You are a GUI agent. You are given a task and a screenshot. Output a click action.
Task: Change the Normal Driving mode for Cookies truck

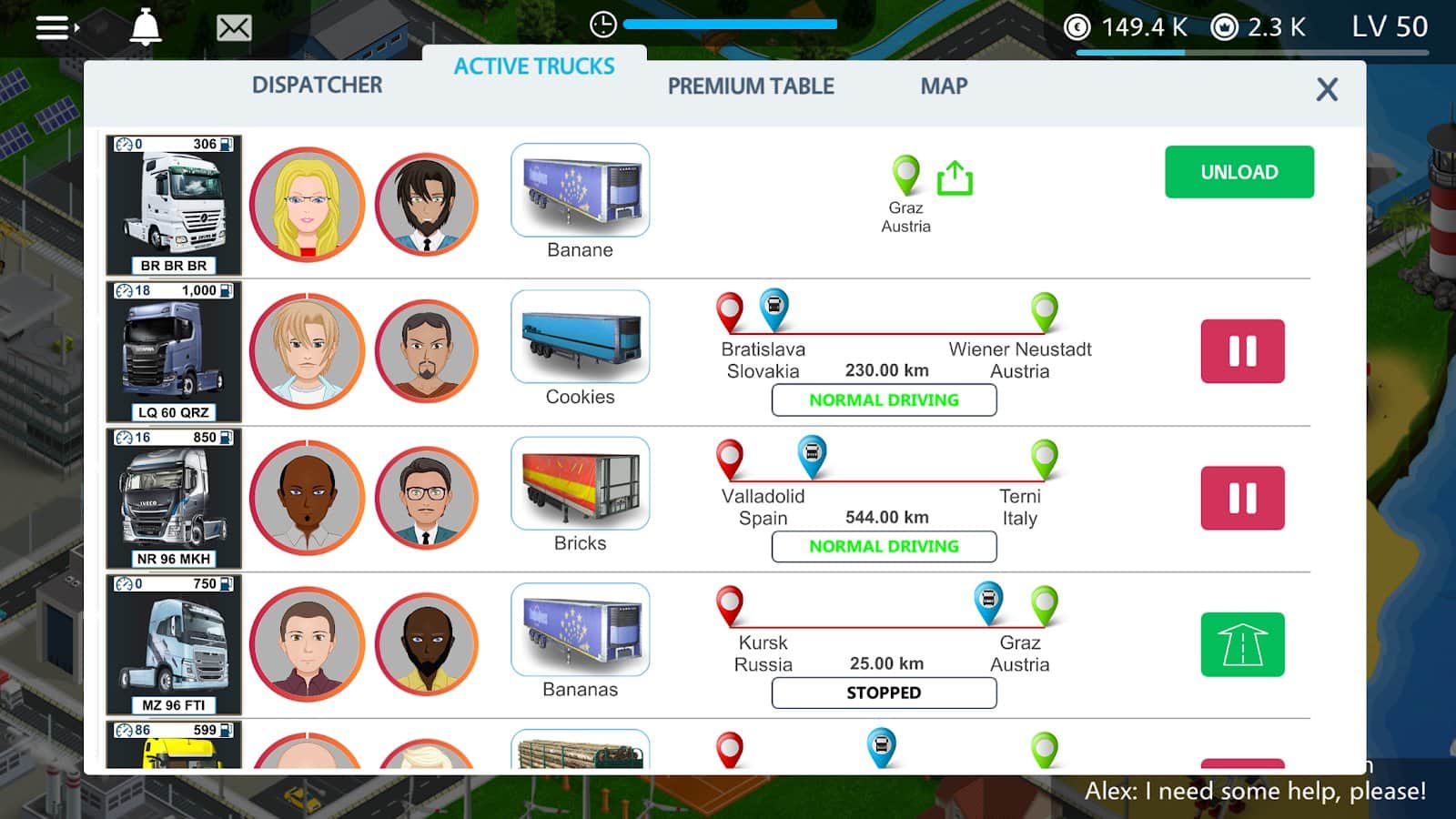pyautogui.click(x=884, y=400)
